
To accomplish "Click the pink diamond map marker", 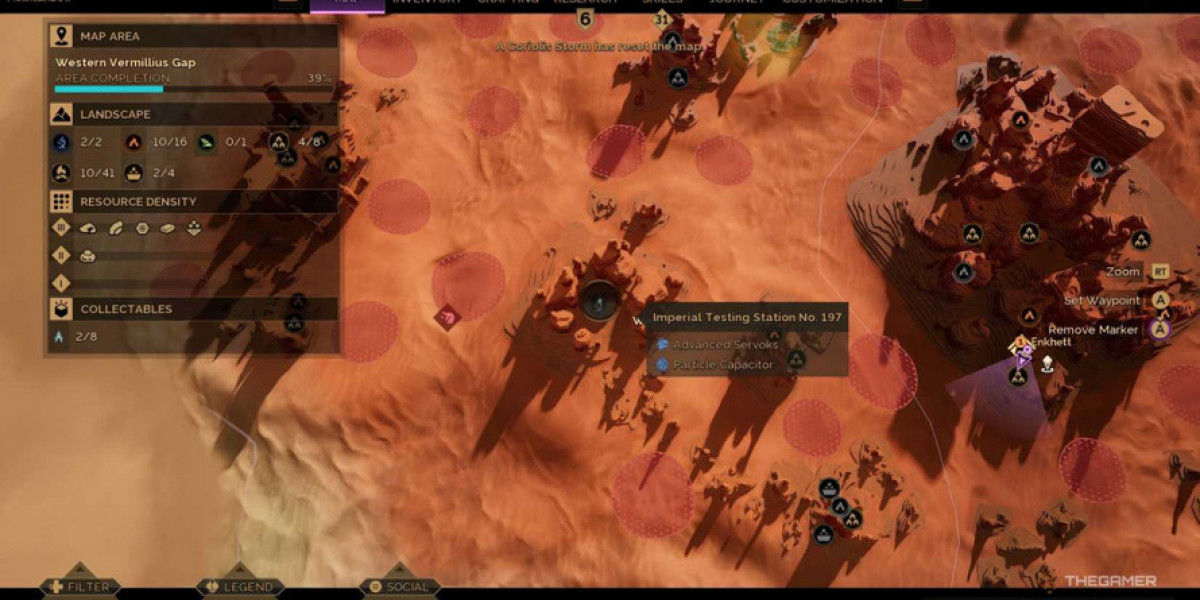I will coord(449,316).
